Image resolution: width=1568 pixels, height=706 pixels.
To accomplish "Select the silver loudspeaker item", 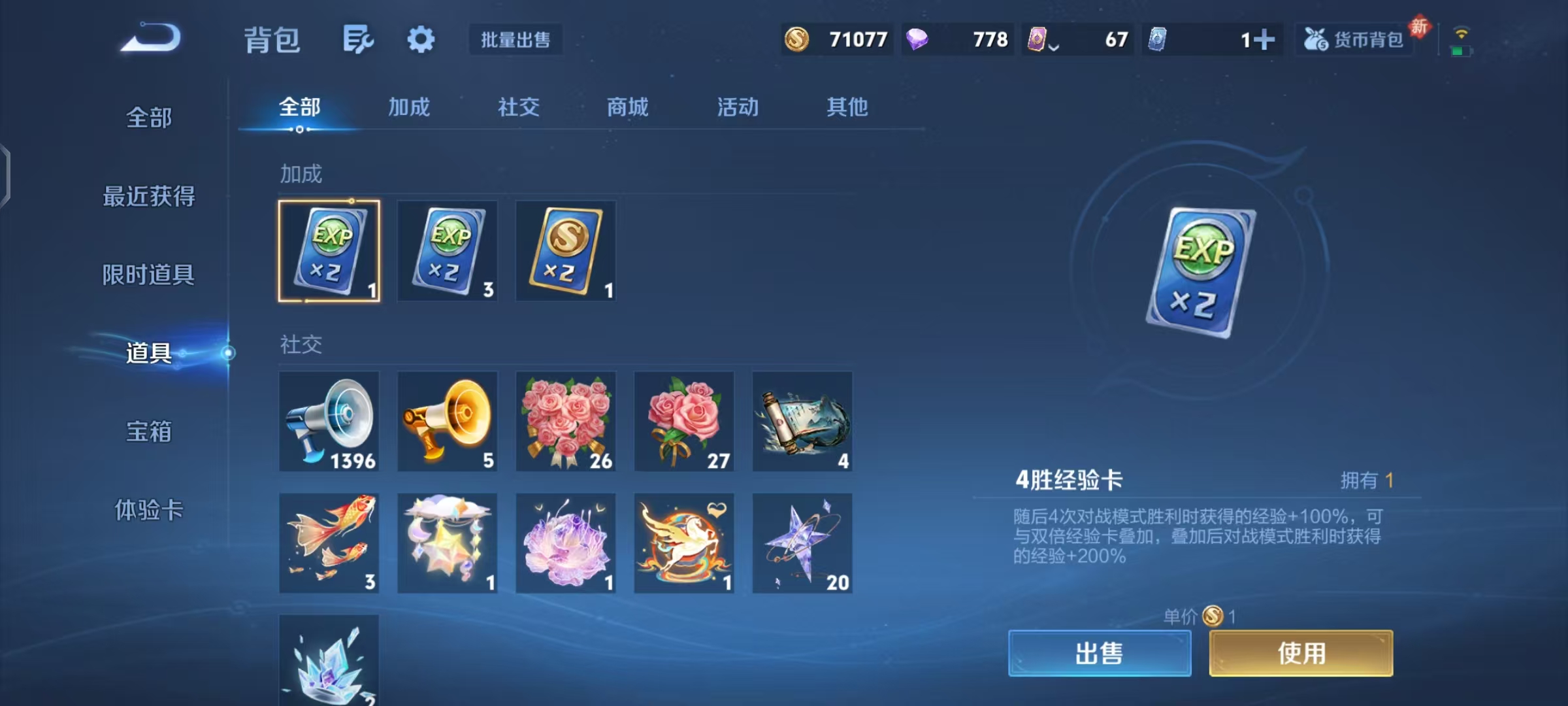I will (x=330, y=422).
